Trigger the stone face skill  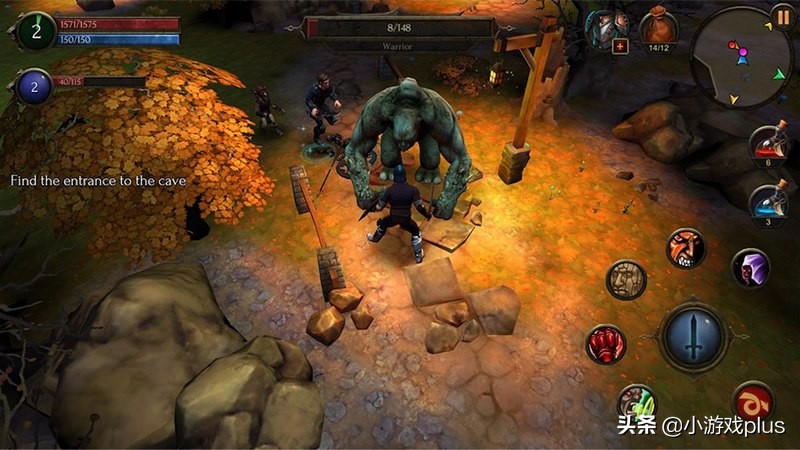click(627, 280)
